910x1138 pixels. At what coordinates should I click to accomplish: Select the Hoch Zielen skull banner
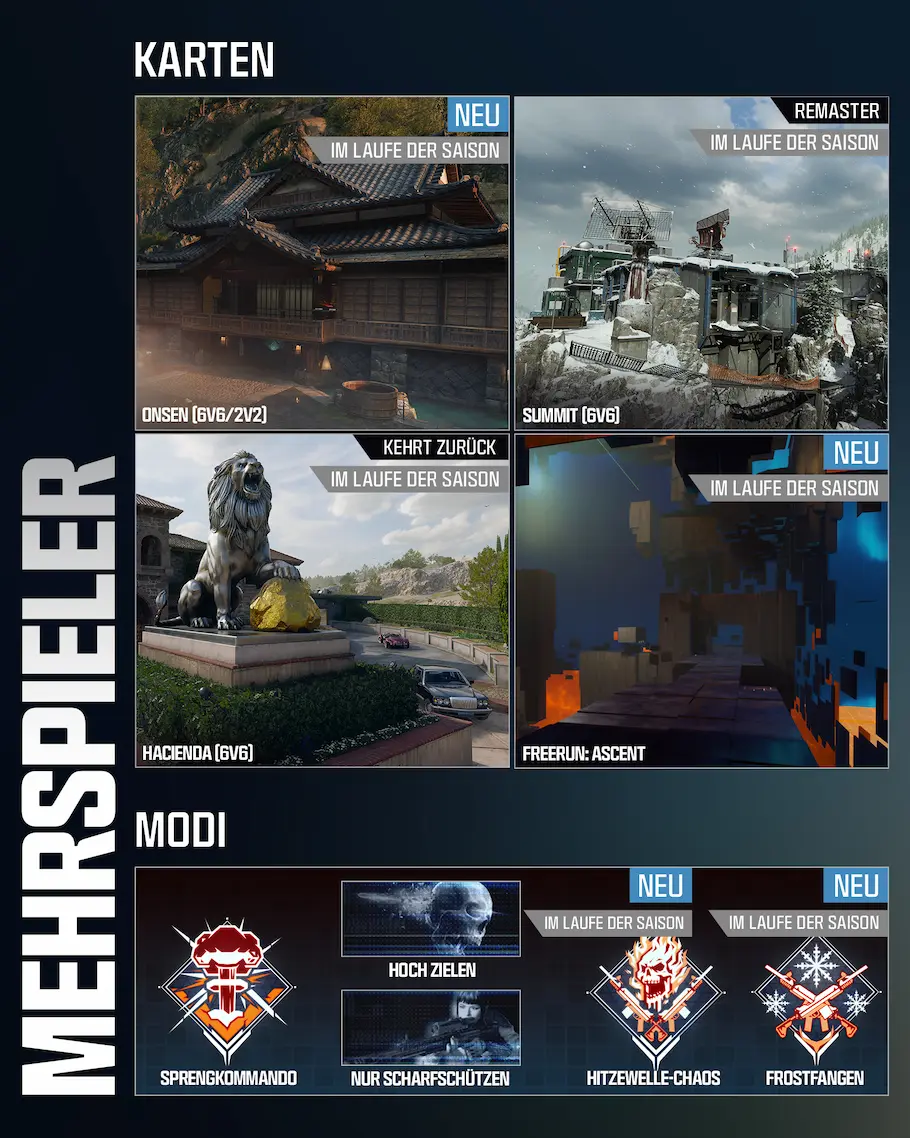(x=431, y=918)
